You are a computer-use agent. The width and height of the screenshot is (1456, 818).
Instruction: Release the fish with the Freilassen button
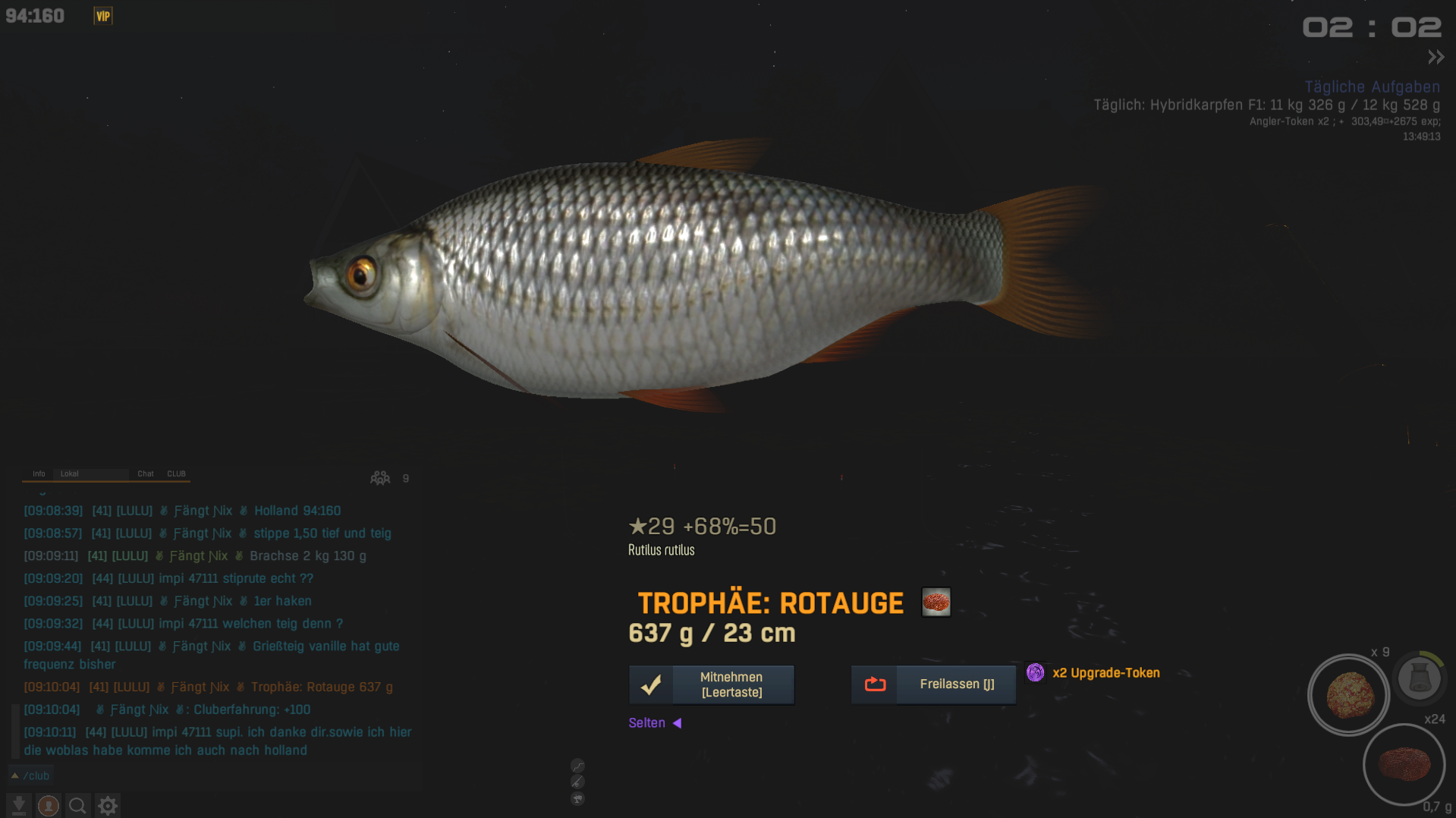point(933,684)
